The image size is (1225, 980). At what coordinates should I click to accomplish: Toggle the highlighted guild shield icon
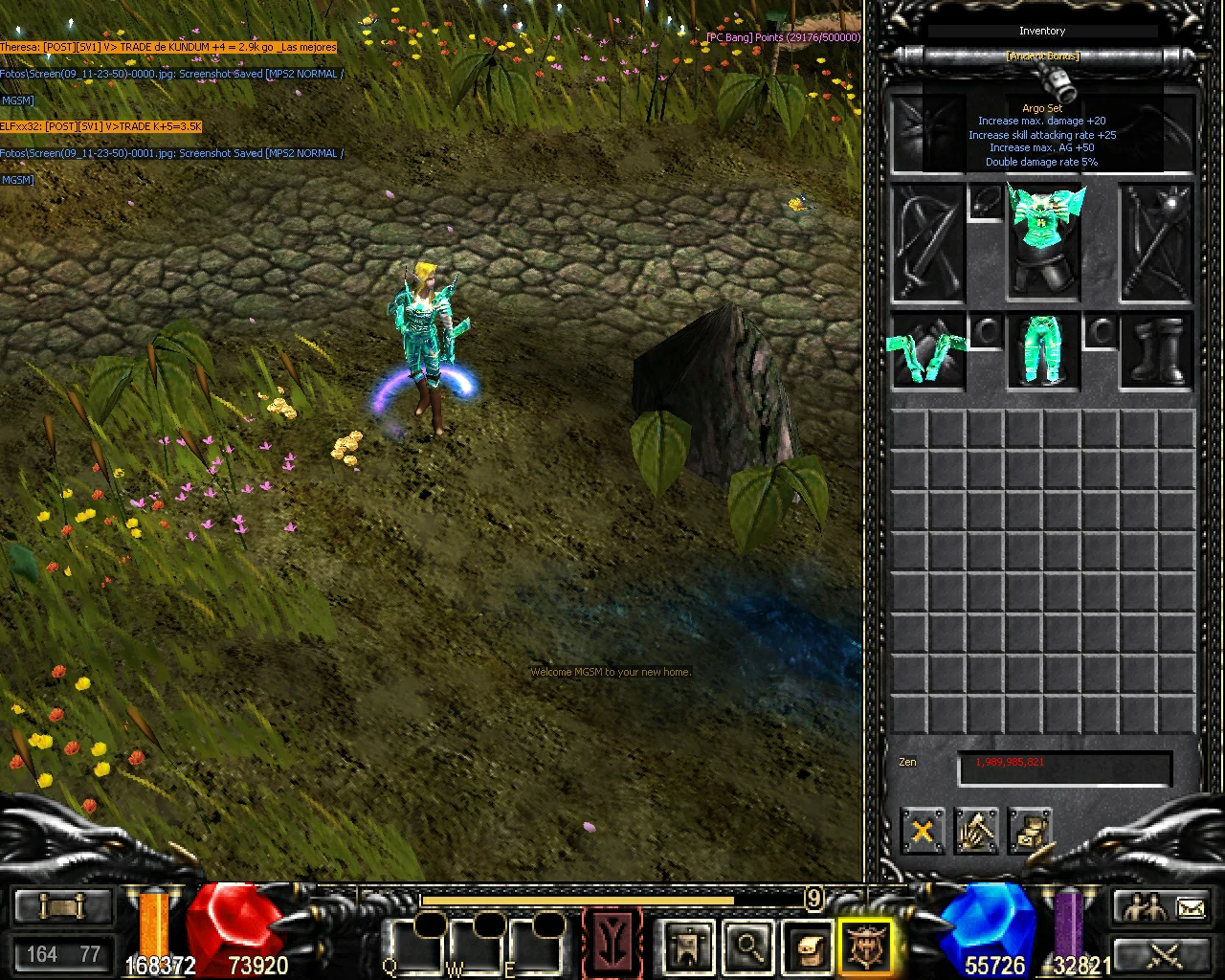[866, 946]
